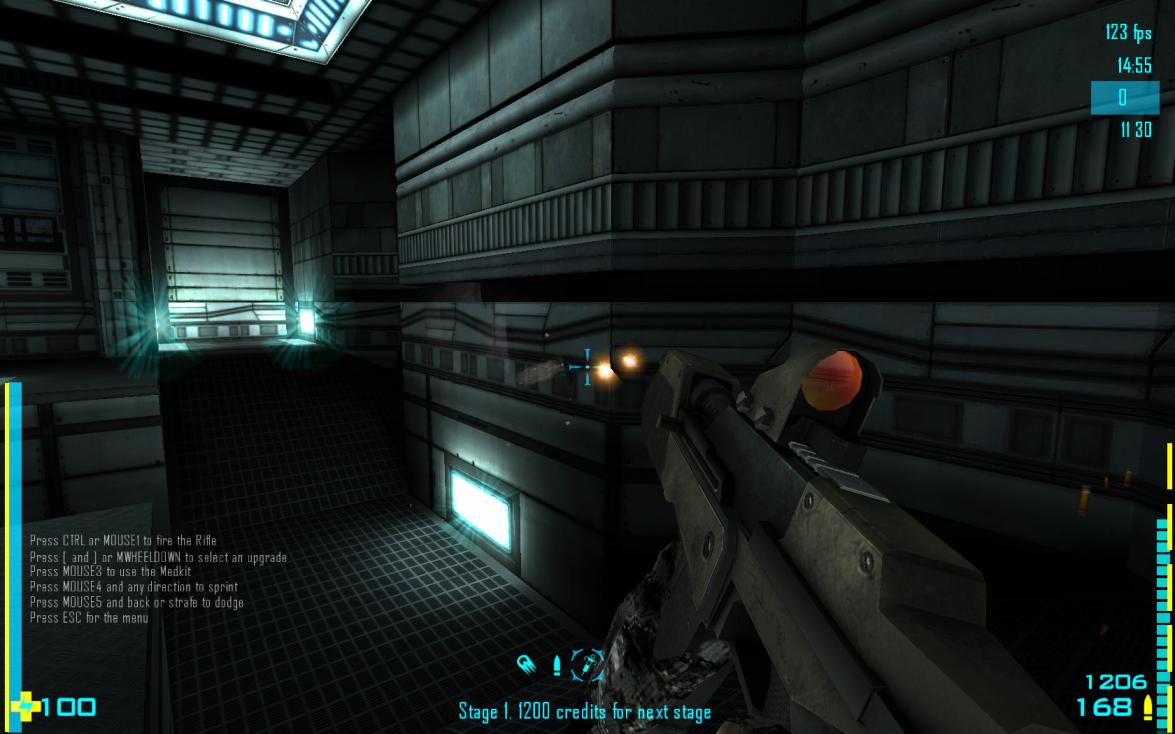Select the rifle bullet inventory icon

tap(557, 665)
